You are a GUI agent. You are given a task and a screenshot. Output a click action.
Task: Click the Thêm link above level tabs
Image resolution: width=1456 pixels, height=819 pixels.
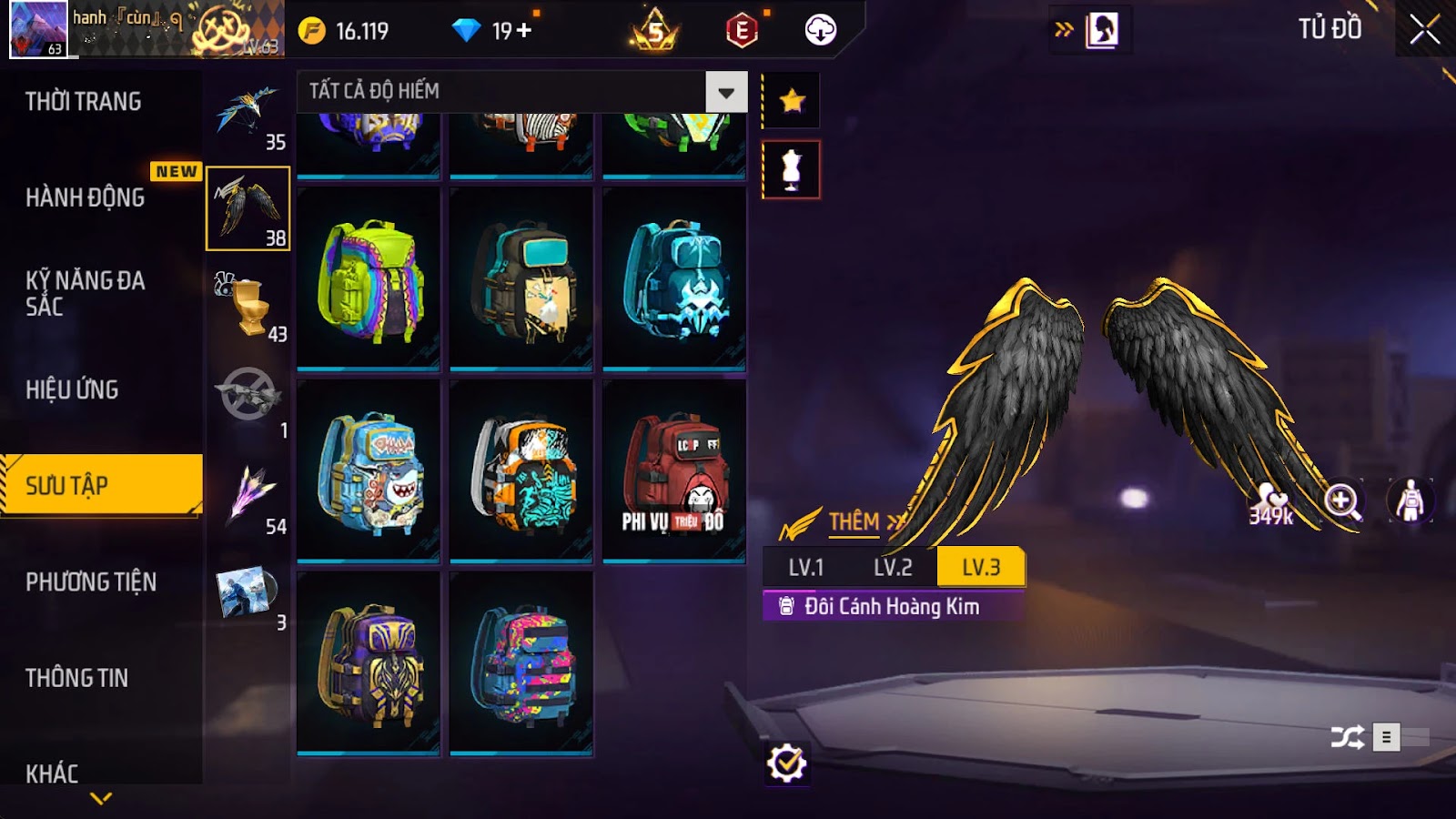(855, 521)
